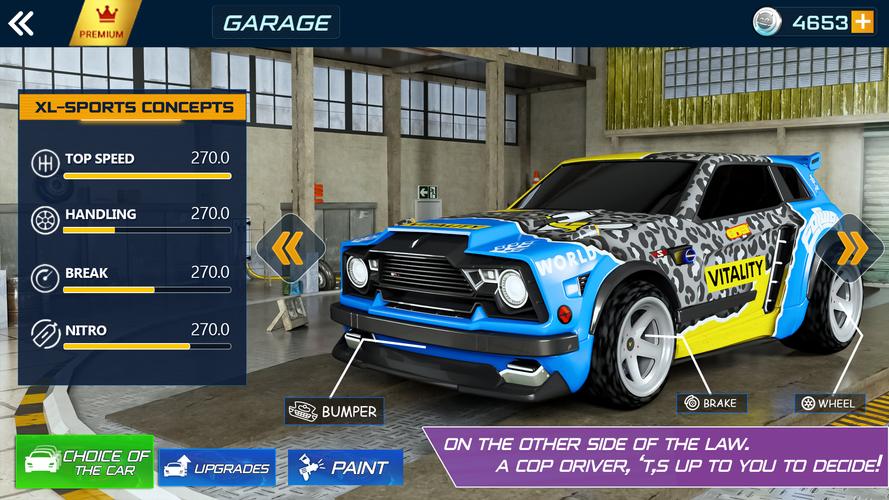Show the previous car with the left arrow
The height and width of the screenshot is (500, 889).
[289, 249]
